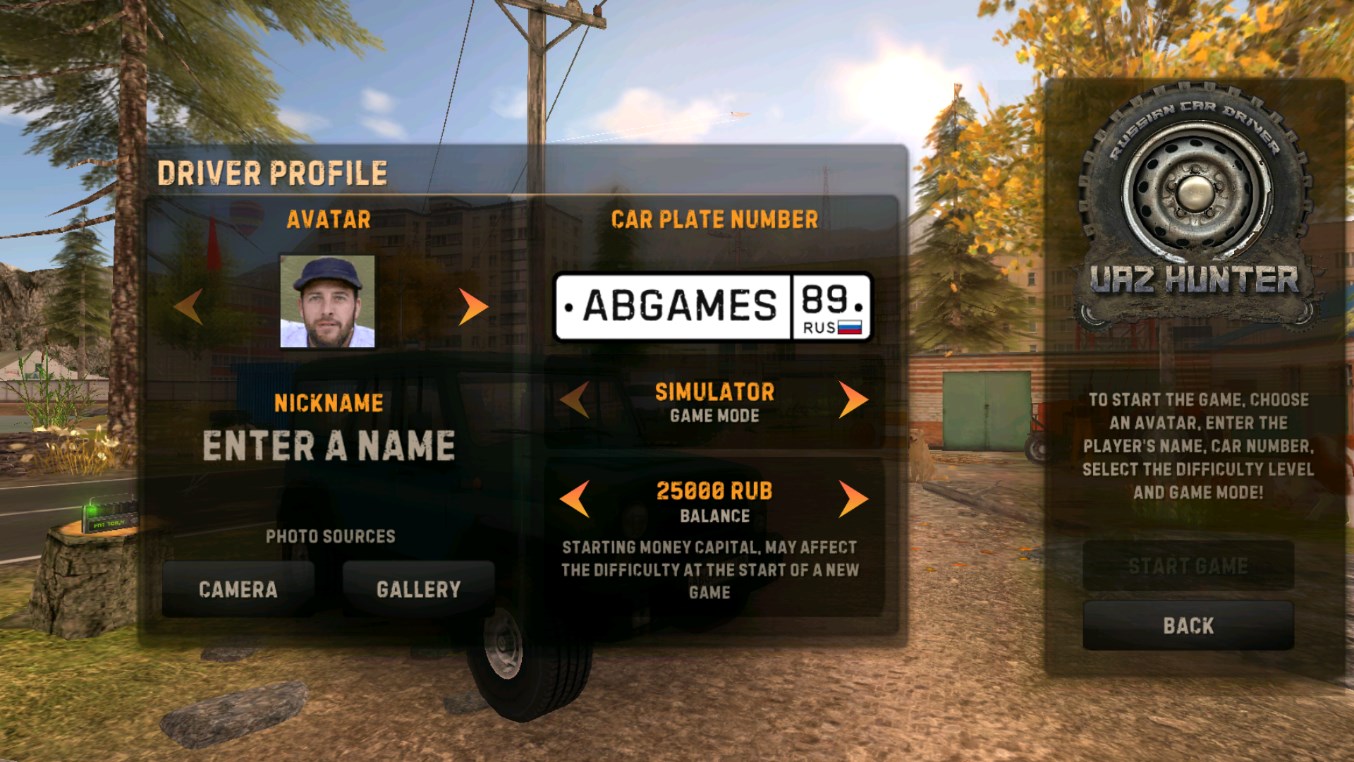Click the driver avatar photo
Image resolution: width=1354 pixels, height=762 pixels.
tap(328, 301)
